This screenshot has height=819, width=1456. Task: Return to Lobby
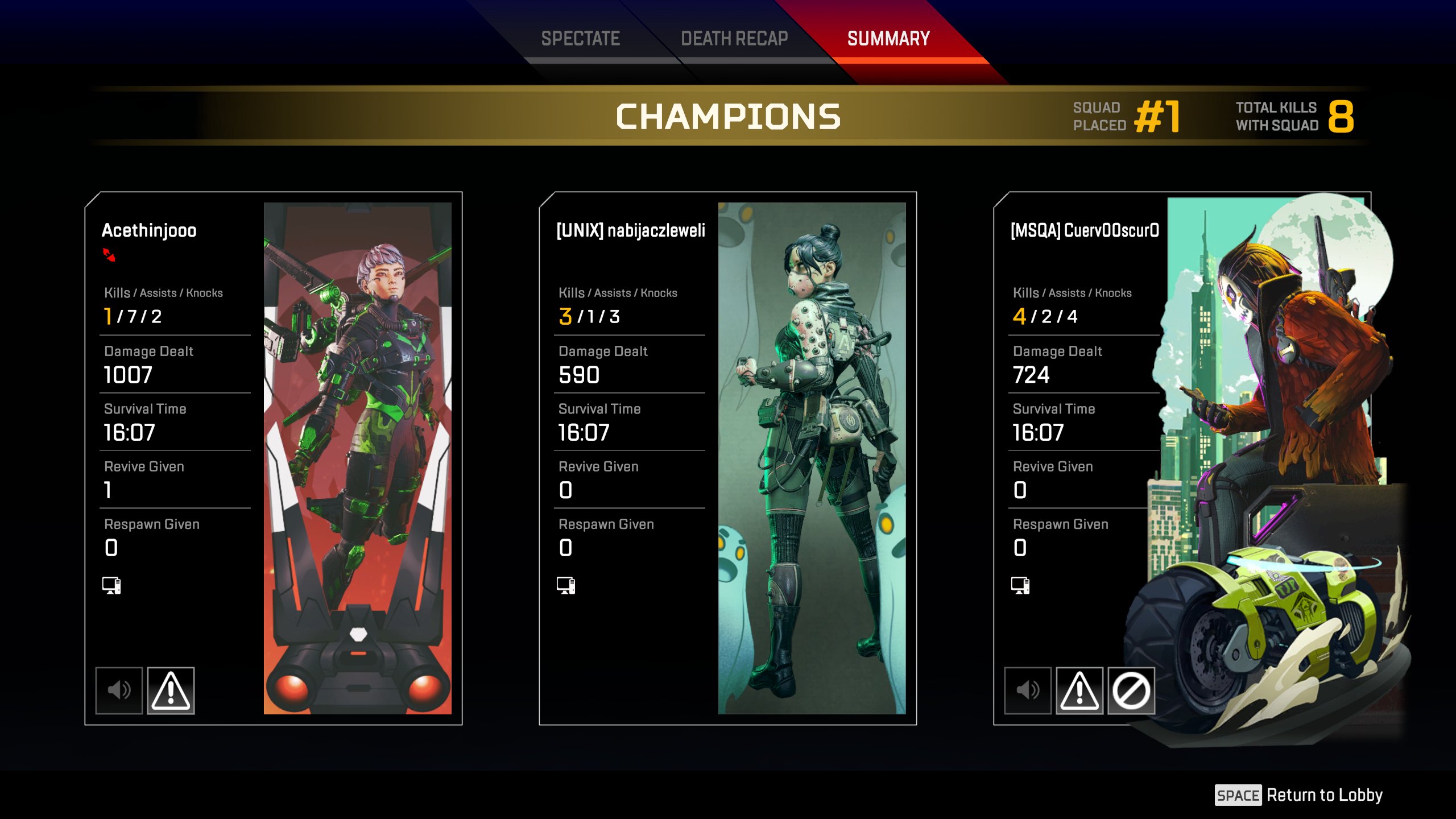coord(1299,795)
